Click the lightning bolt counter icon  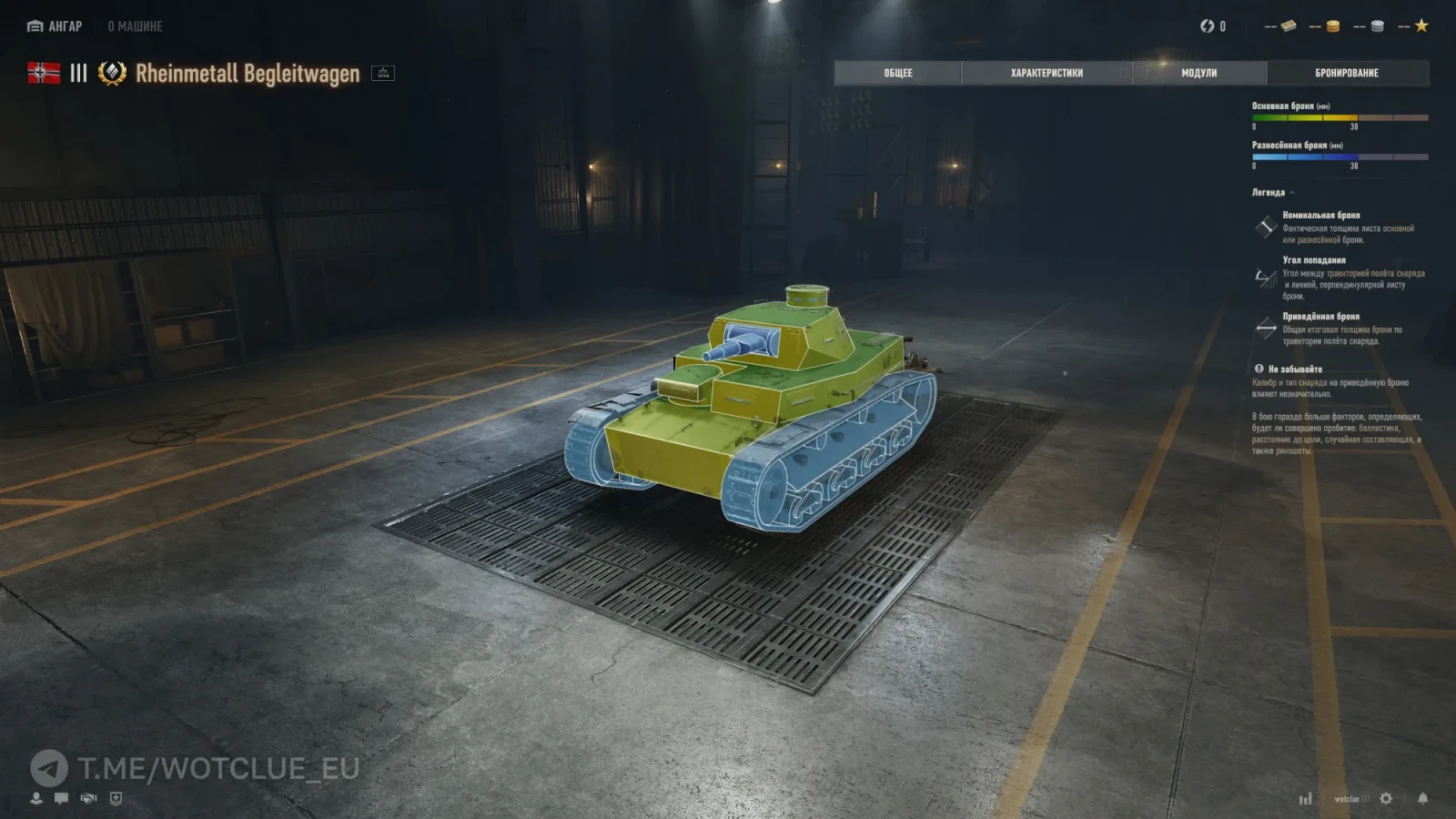tap(1207, 26)
